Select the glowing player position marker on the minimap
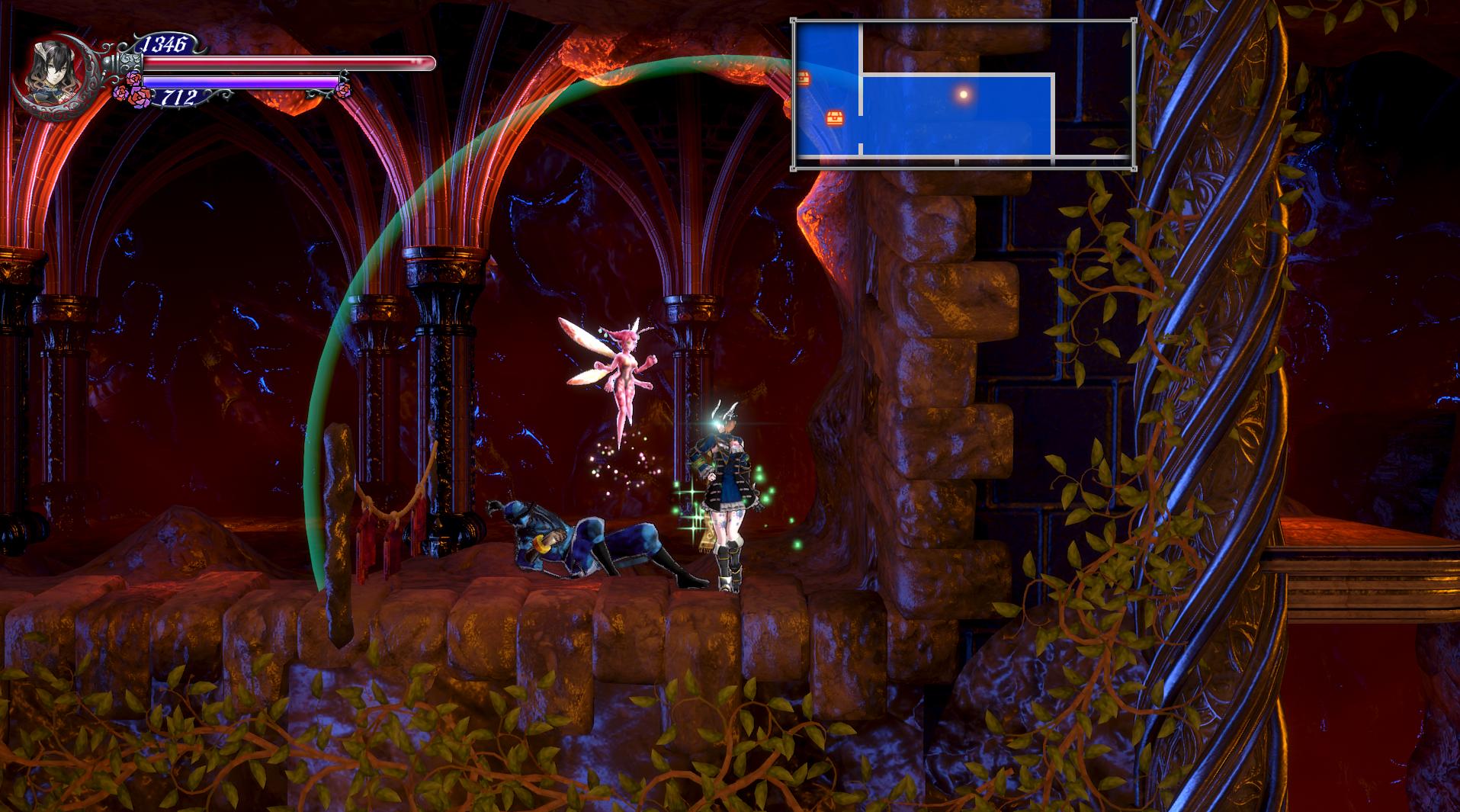 (964, 95)
